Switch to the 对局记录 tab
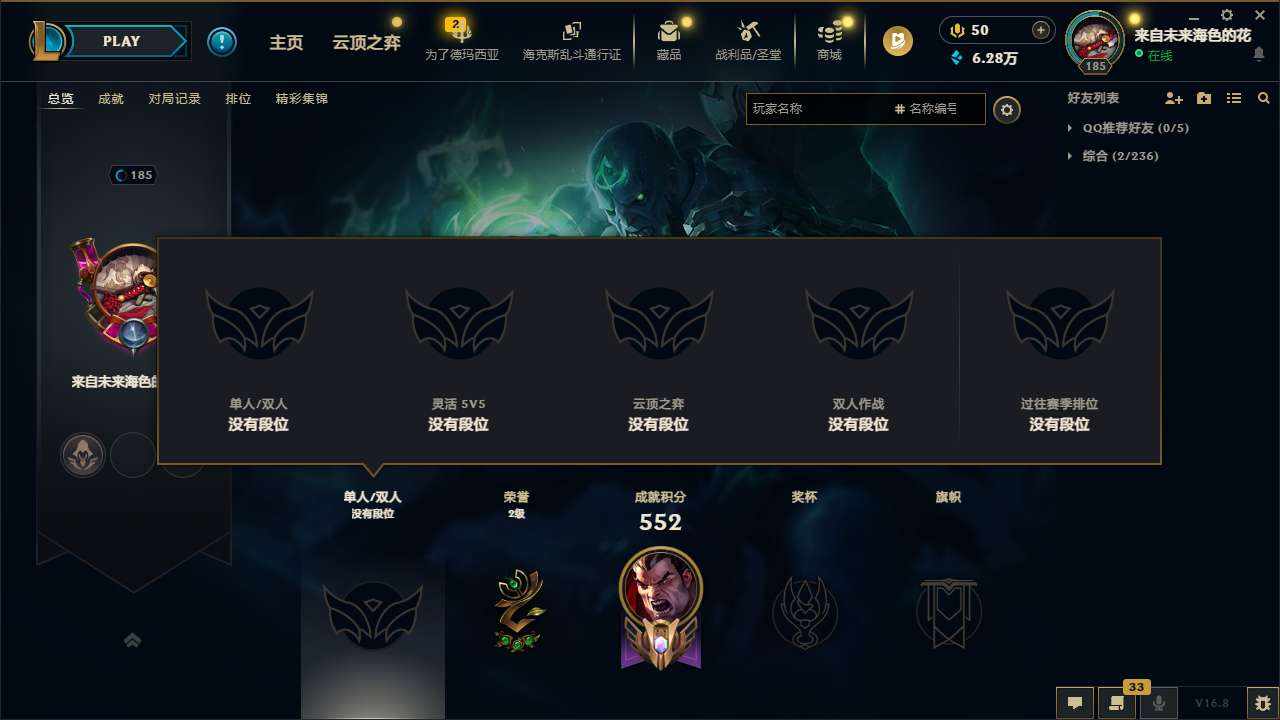The image size is (1280, 720). pyautogui.click(x=175, y=98)
